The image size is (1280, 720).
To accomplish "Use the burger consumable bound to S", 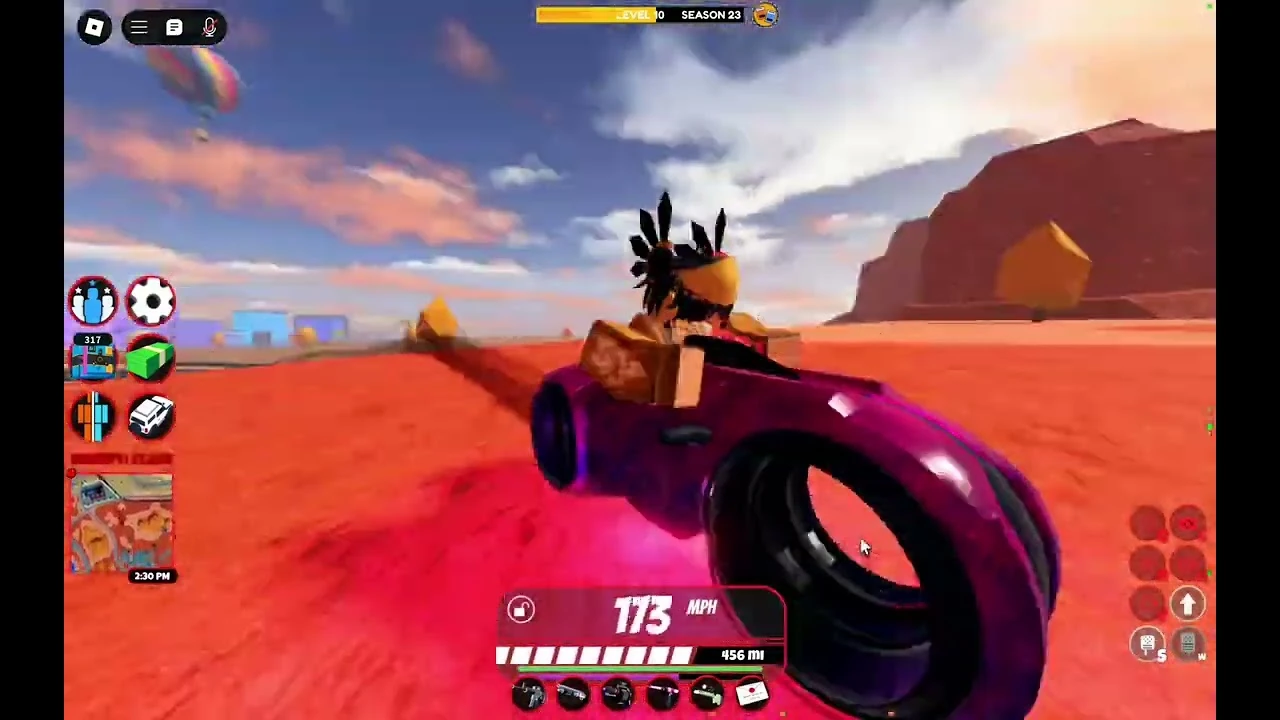I will (x=1147, y=645).
